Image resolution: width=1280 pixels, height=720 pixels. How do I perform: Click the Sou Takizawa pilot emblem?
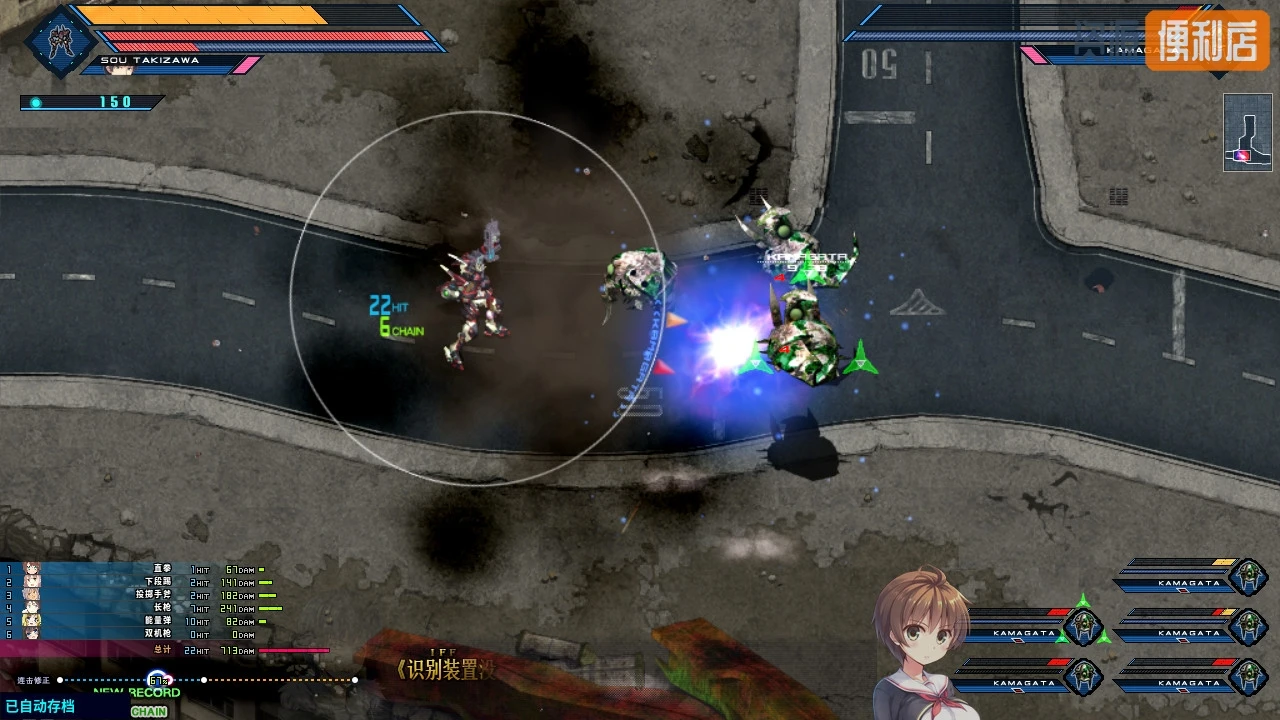(x=60, y=42)
